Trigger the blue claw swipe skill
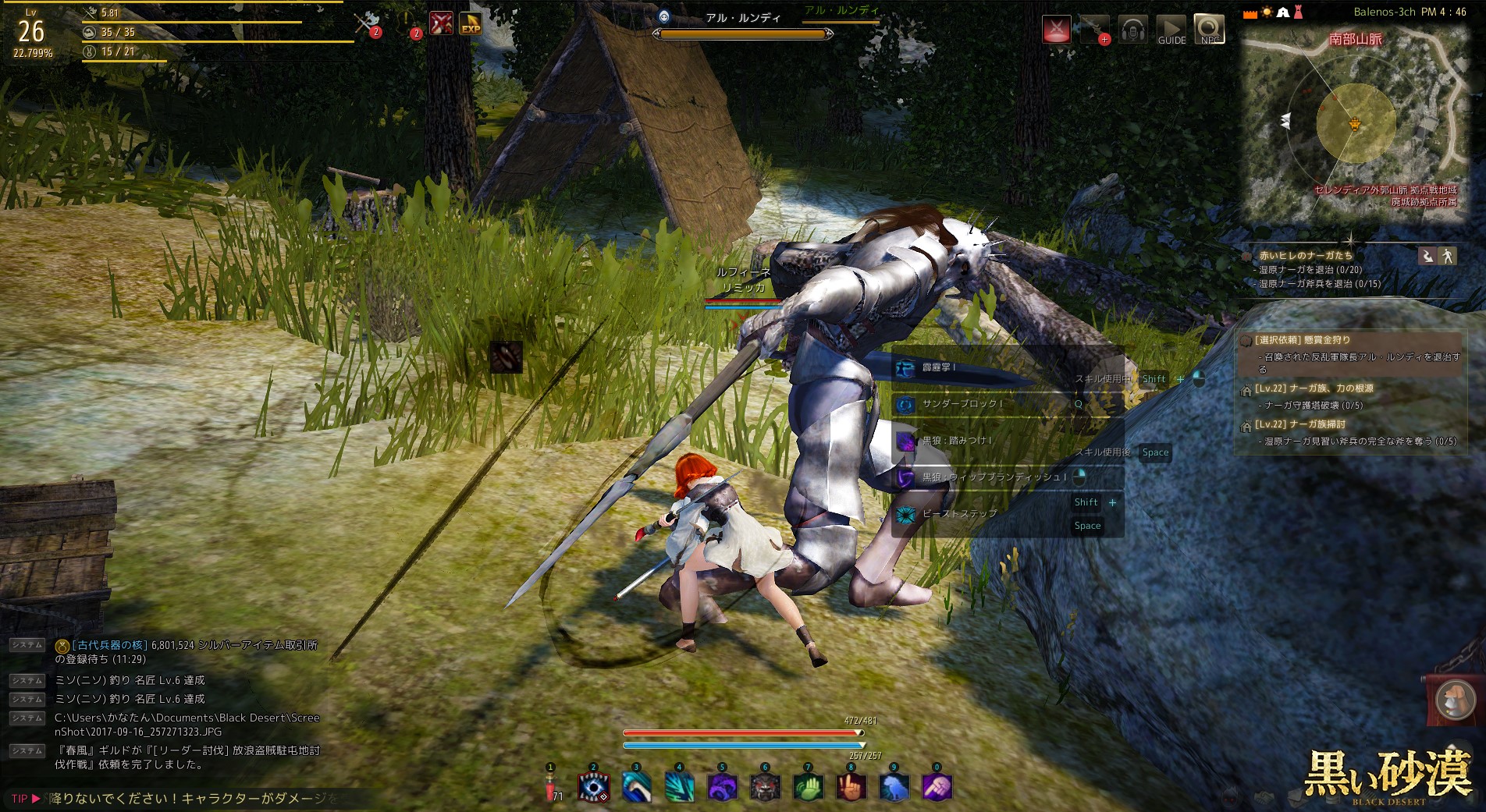This screenshot has height=812, width=1486. point(636,788)
